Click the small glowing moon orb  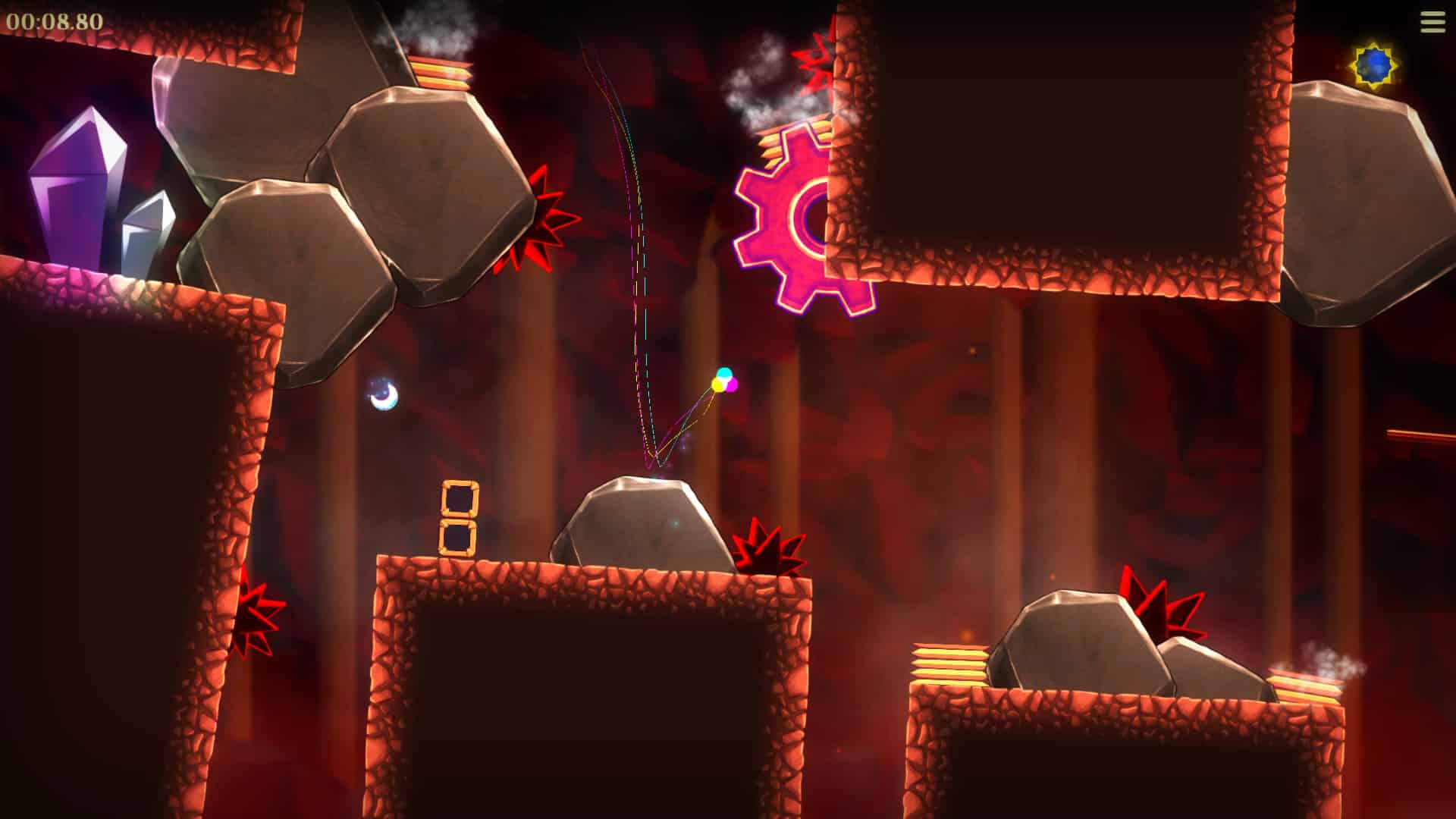point(381,394)
